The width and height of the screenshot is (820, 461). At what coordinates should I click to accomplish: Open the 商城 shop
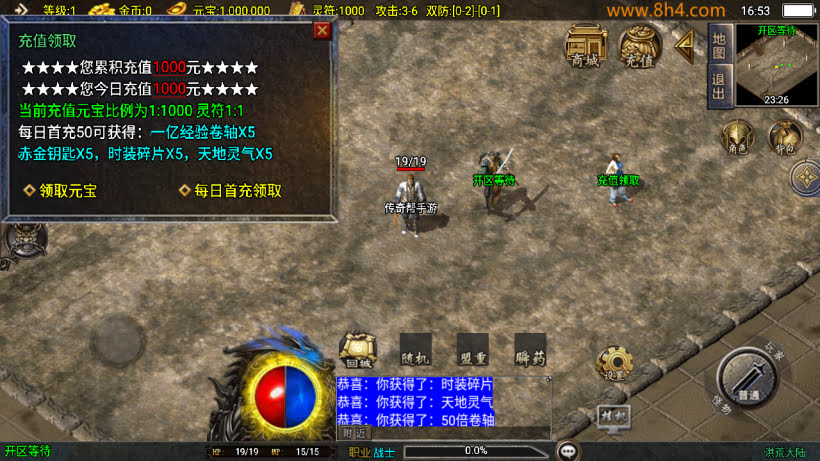pos(586,46)
